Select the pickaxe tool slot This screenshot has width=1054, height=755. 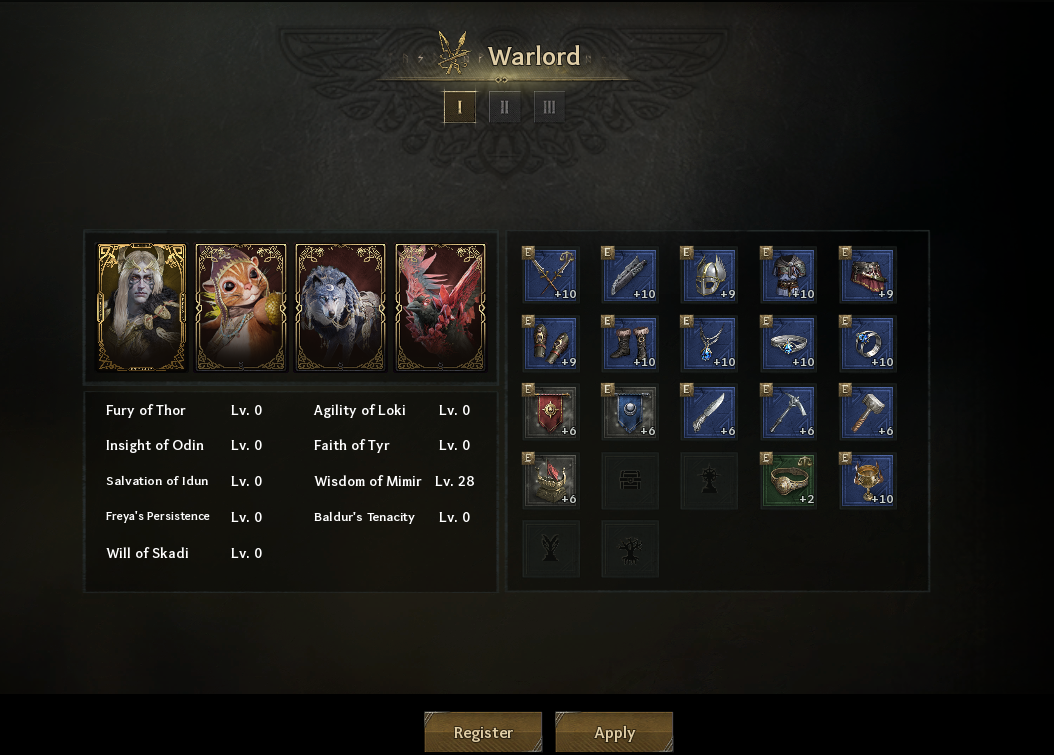[788, 412]
